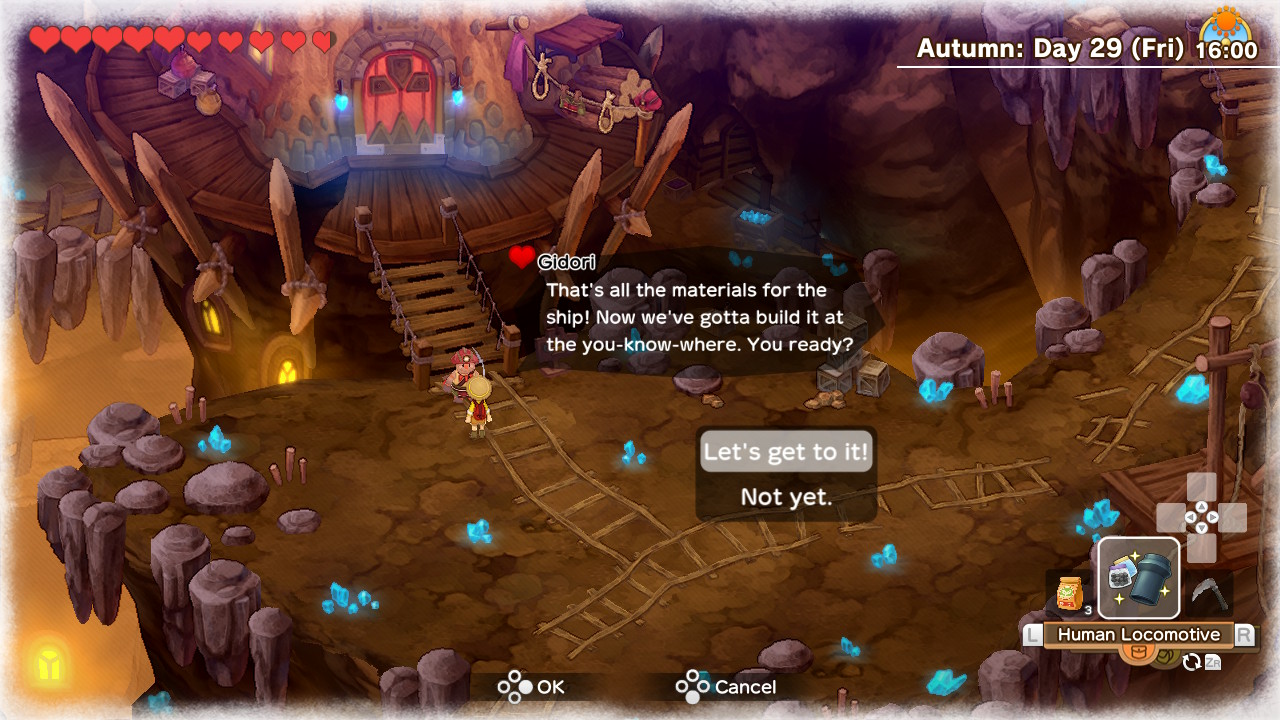This screenshot has width=1280, height=720.
Task: Select the sickle tool slot
Action: click(1211, 593)
